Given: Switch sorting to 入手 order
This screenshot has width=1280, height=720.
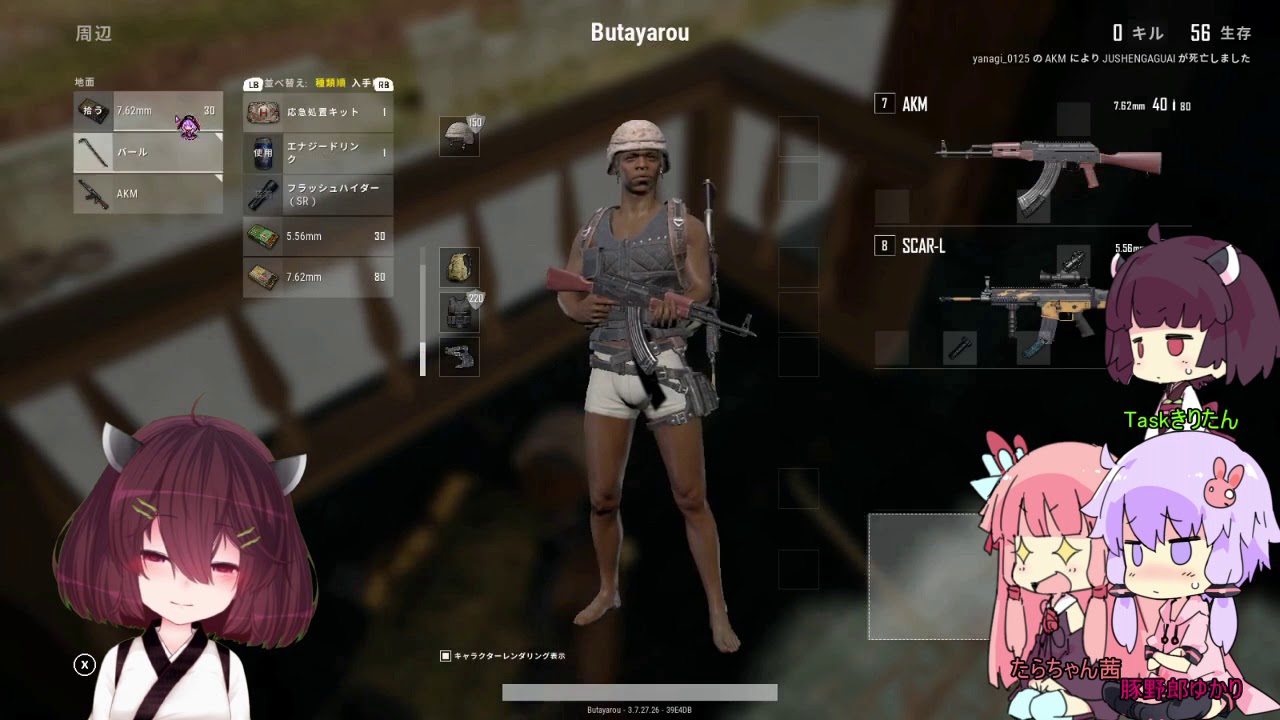Looking at the screenshot, I should pos(364,84).
